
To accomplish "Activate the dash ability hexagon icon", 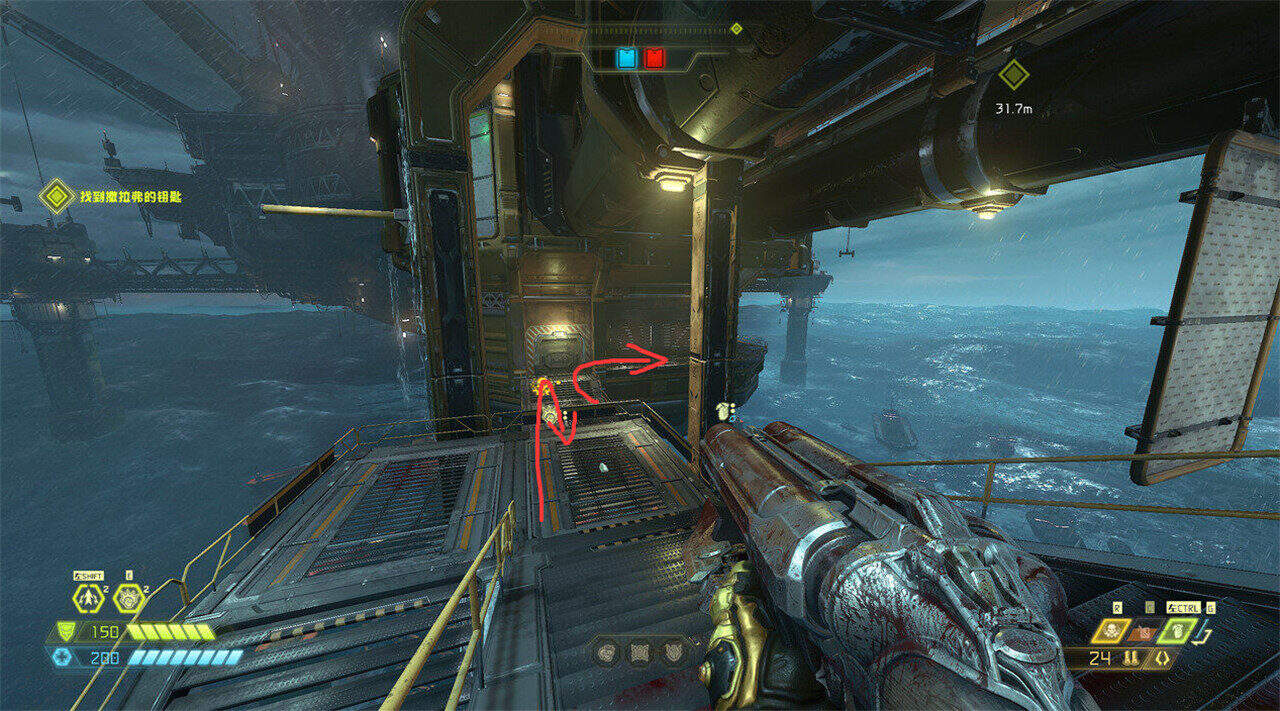I will click(87, 599).
